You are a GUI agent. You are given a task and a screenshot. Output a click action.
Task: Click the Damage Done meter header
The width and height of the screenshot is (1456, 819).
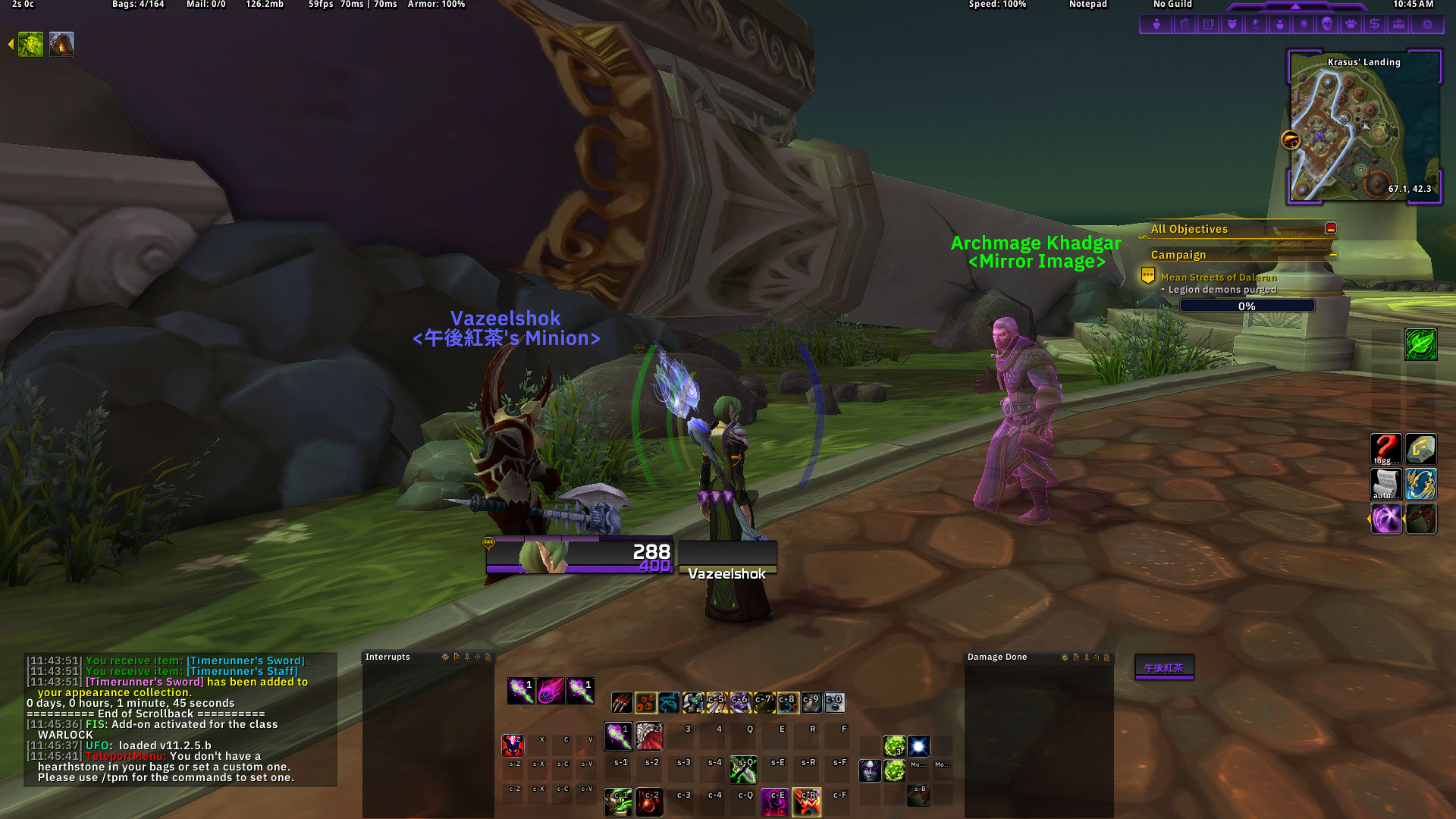997,657
